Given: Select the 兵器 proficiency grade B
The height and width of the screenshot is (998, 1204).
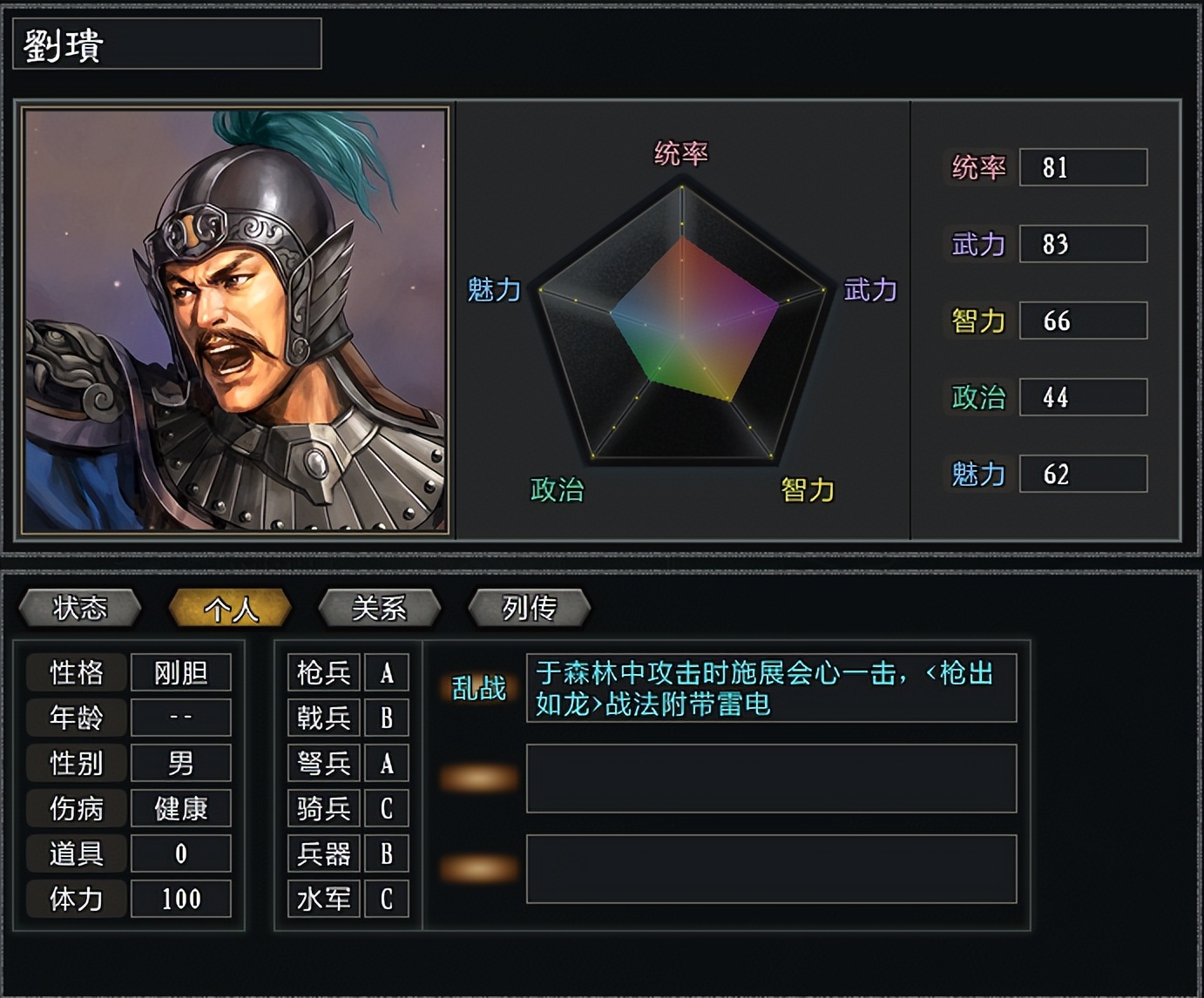Looking at the screenshot, I should [x=387, y=854].
